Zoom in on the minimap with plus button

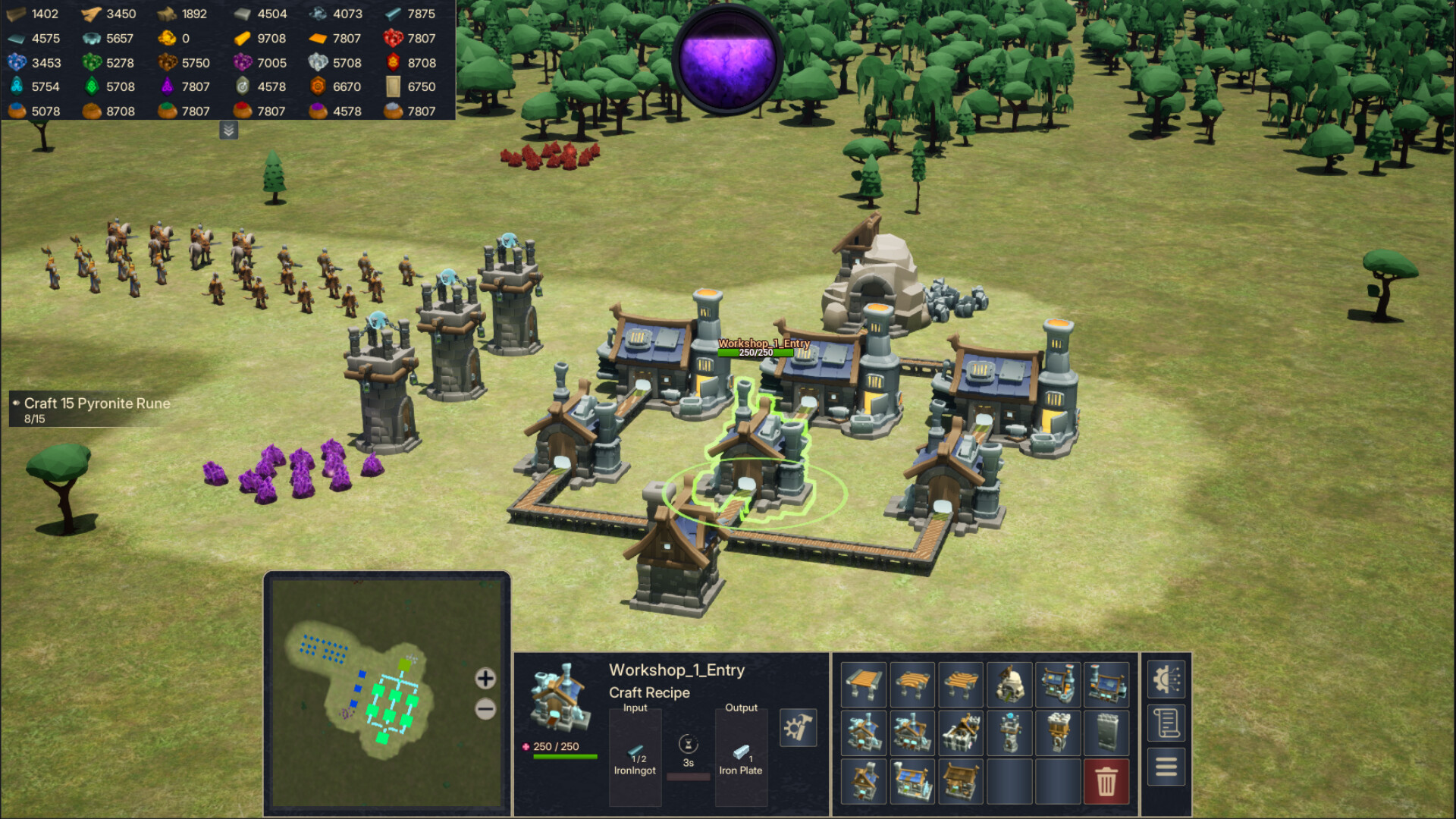485,679
